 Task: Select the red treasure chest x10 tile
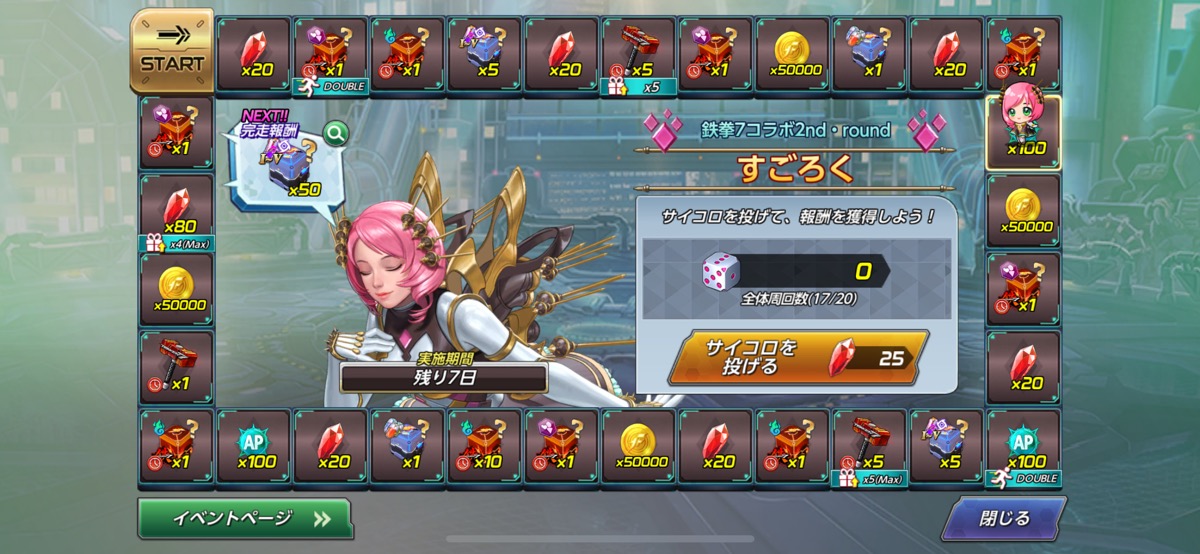pos(485,446)
